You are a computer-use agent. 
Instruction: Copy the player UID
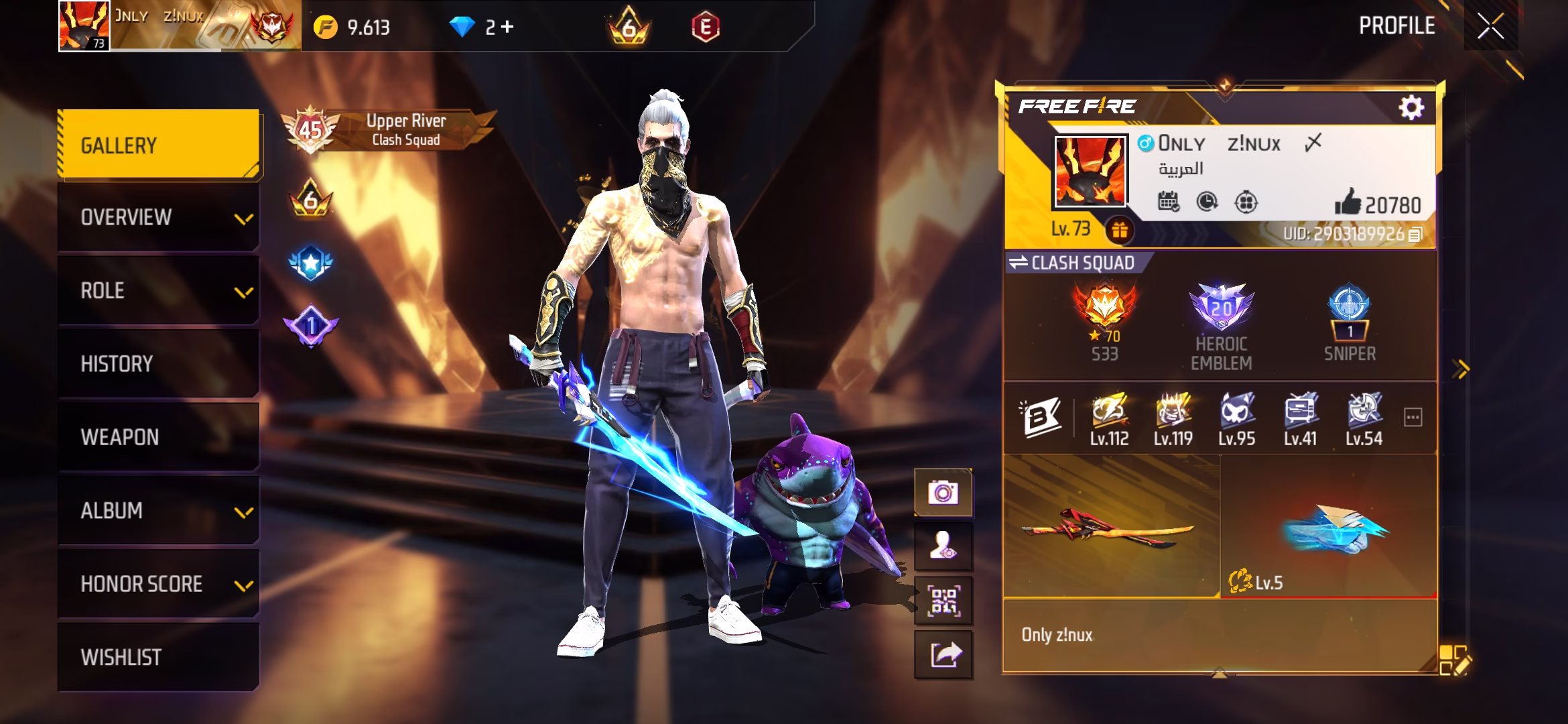pos(1415,235)
